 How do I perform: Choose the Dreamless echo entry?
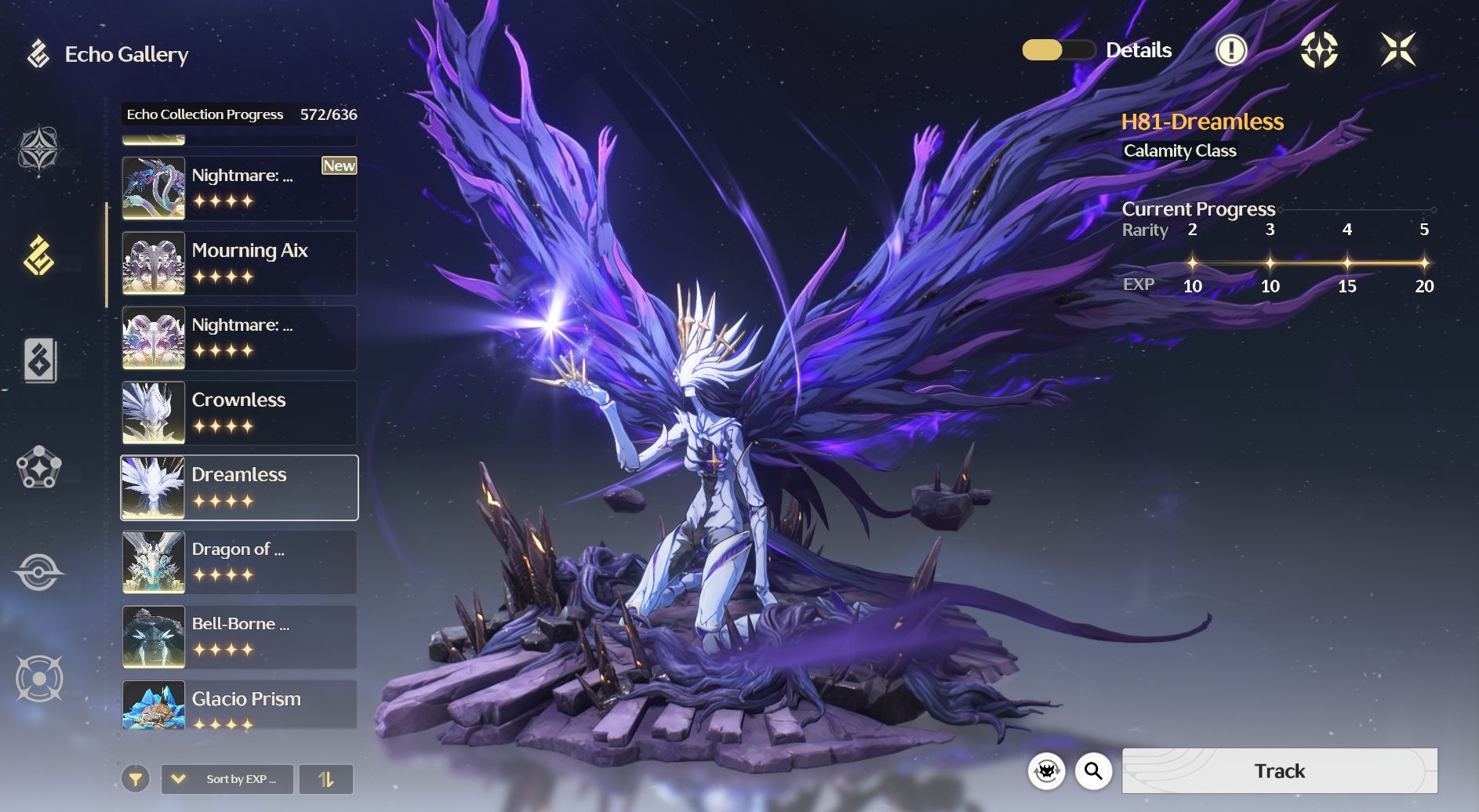pyautogui.click(x=239, y=488)
